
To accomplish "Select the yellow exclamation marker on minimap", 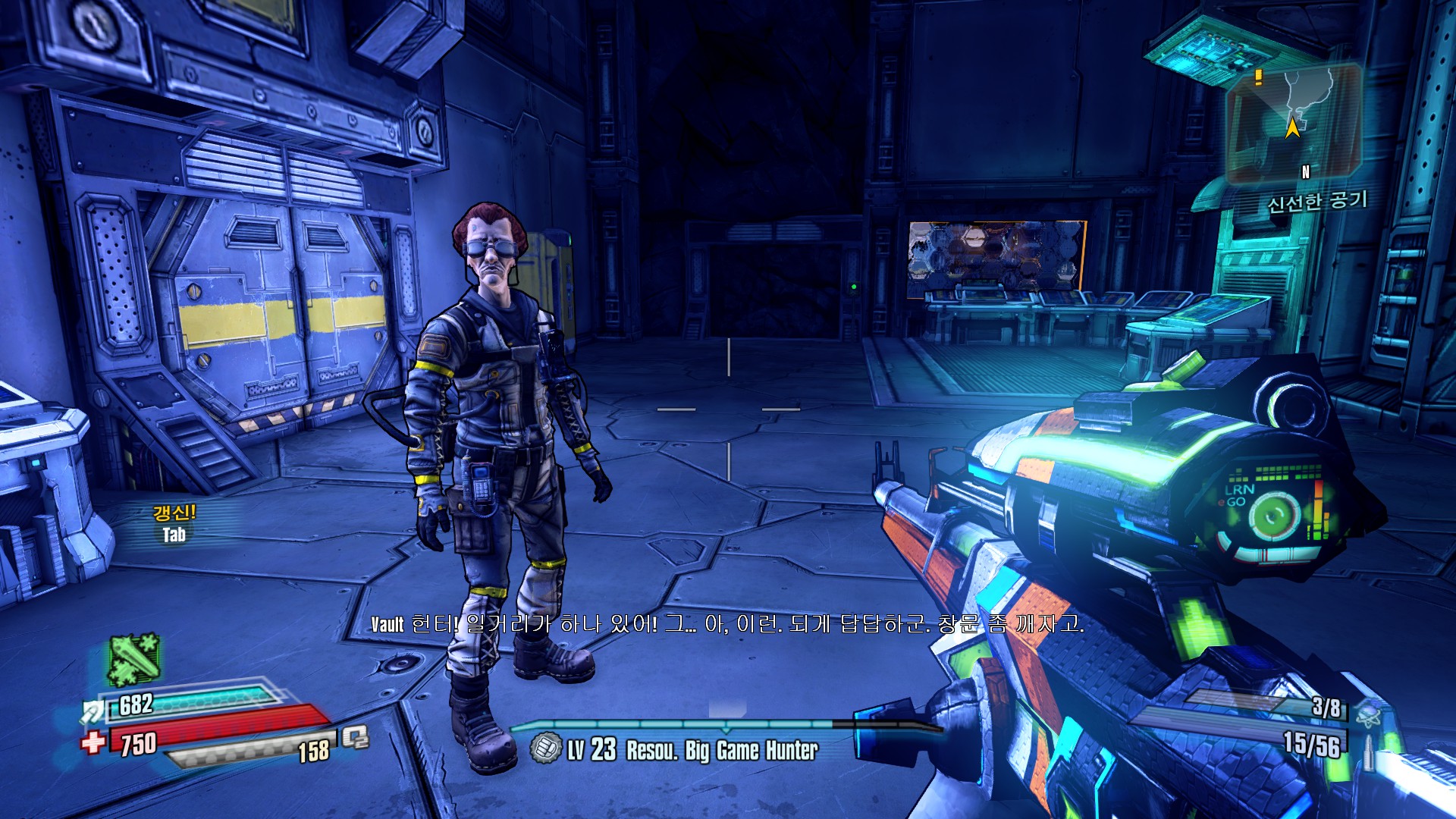I will (x=1259, y=77).
